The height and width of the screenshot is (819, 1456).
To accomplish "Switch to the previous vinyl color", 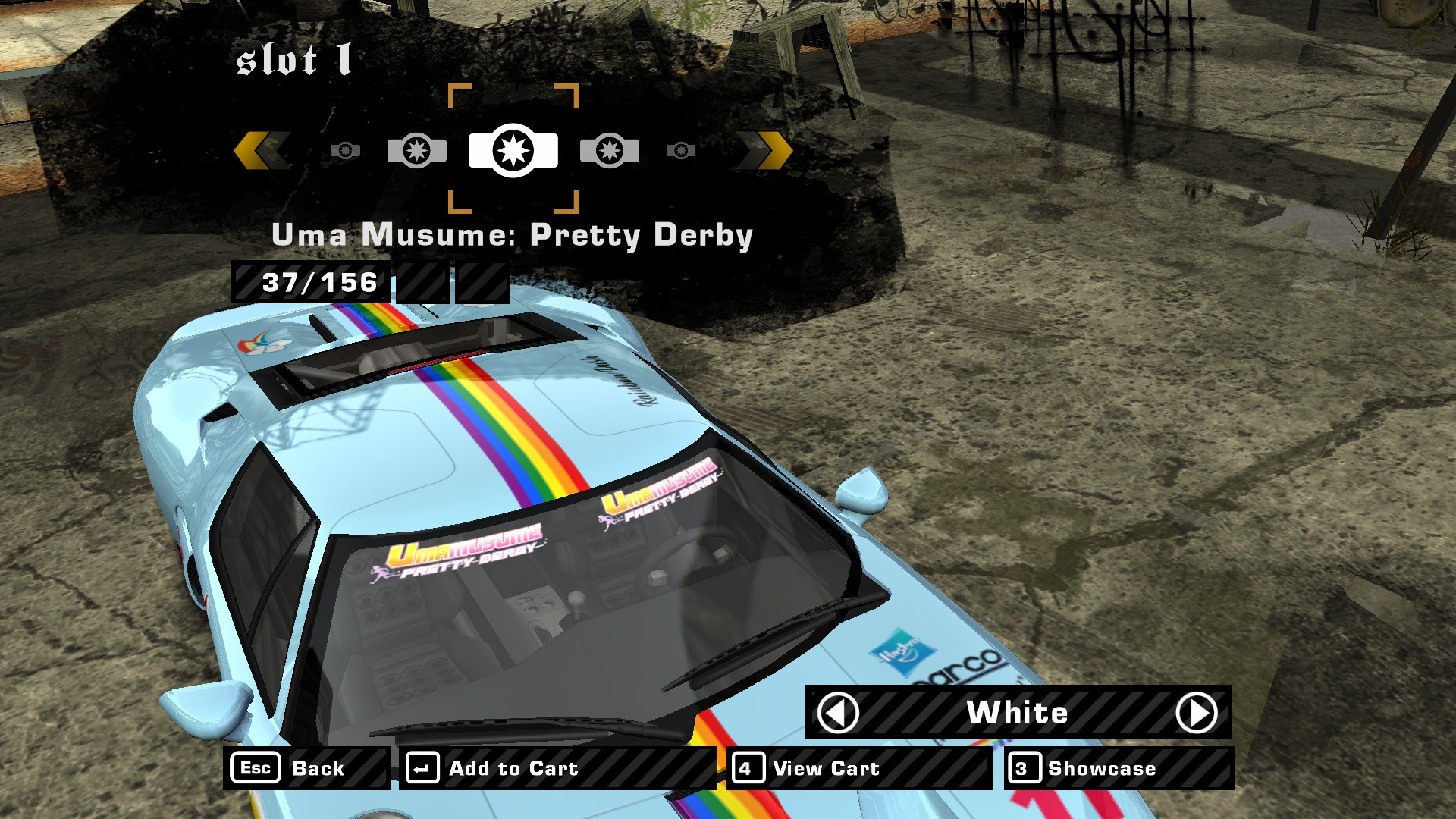I will (x=838, y=713).
